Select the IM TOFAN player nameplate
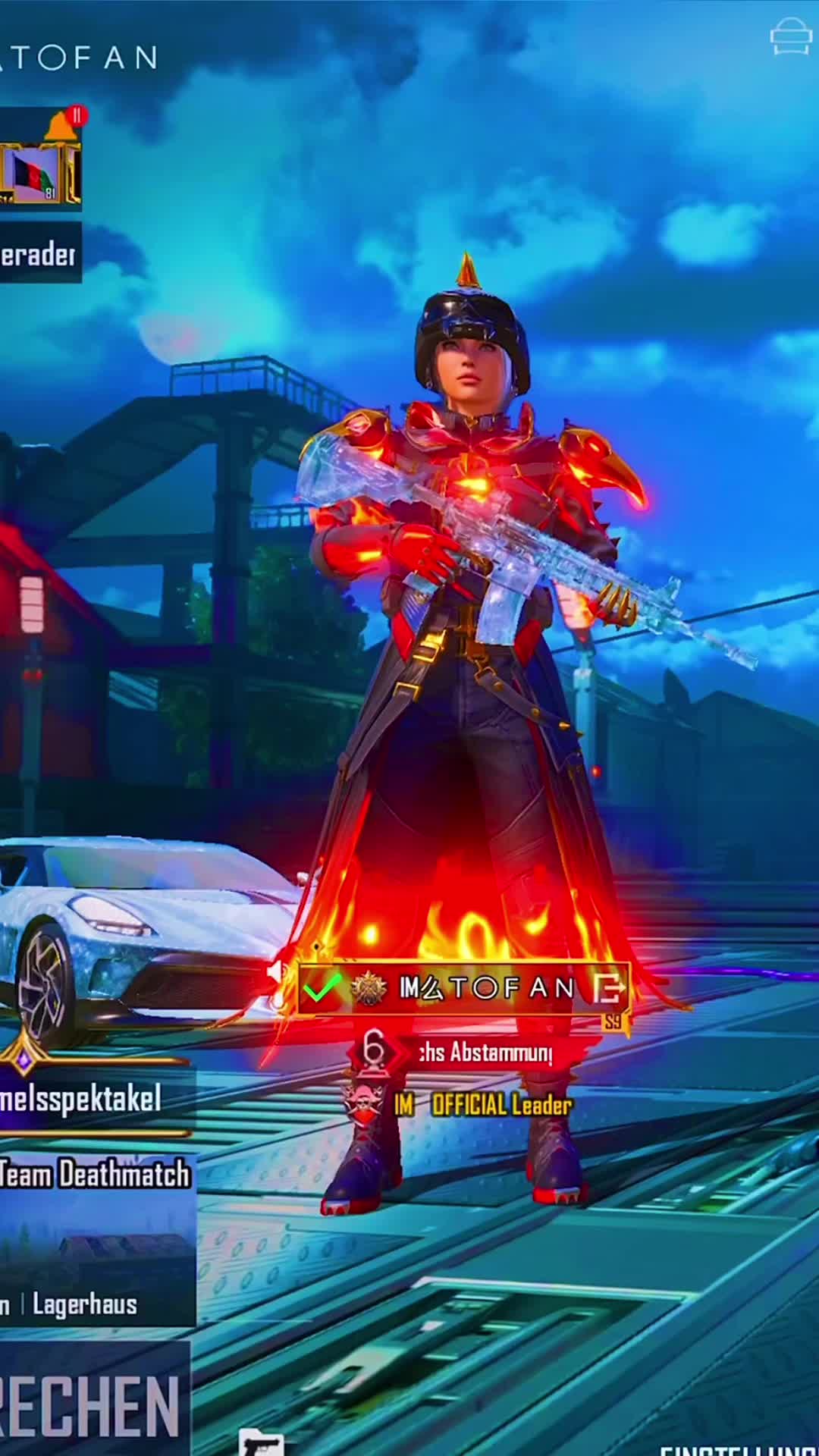819x1456 pixels. click(x=485, y=987)
